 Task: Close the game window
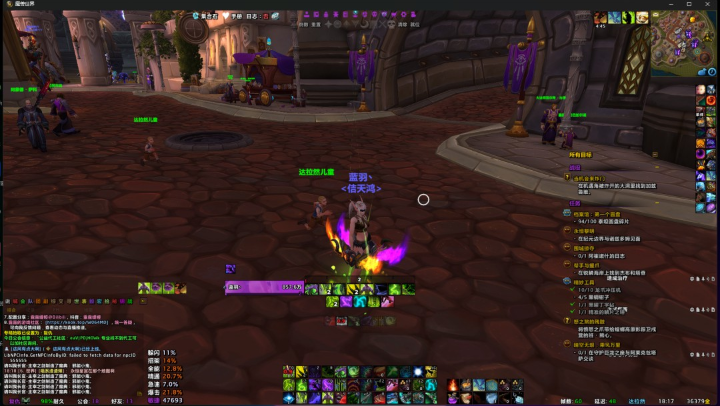coord(708,5)
